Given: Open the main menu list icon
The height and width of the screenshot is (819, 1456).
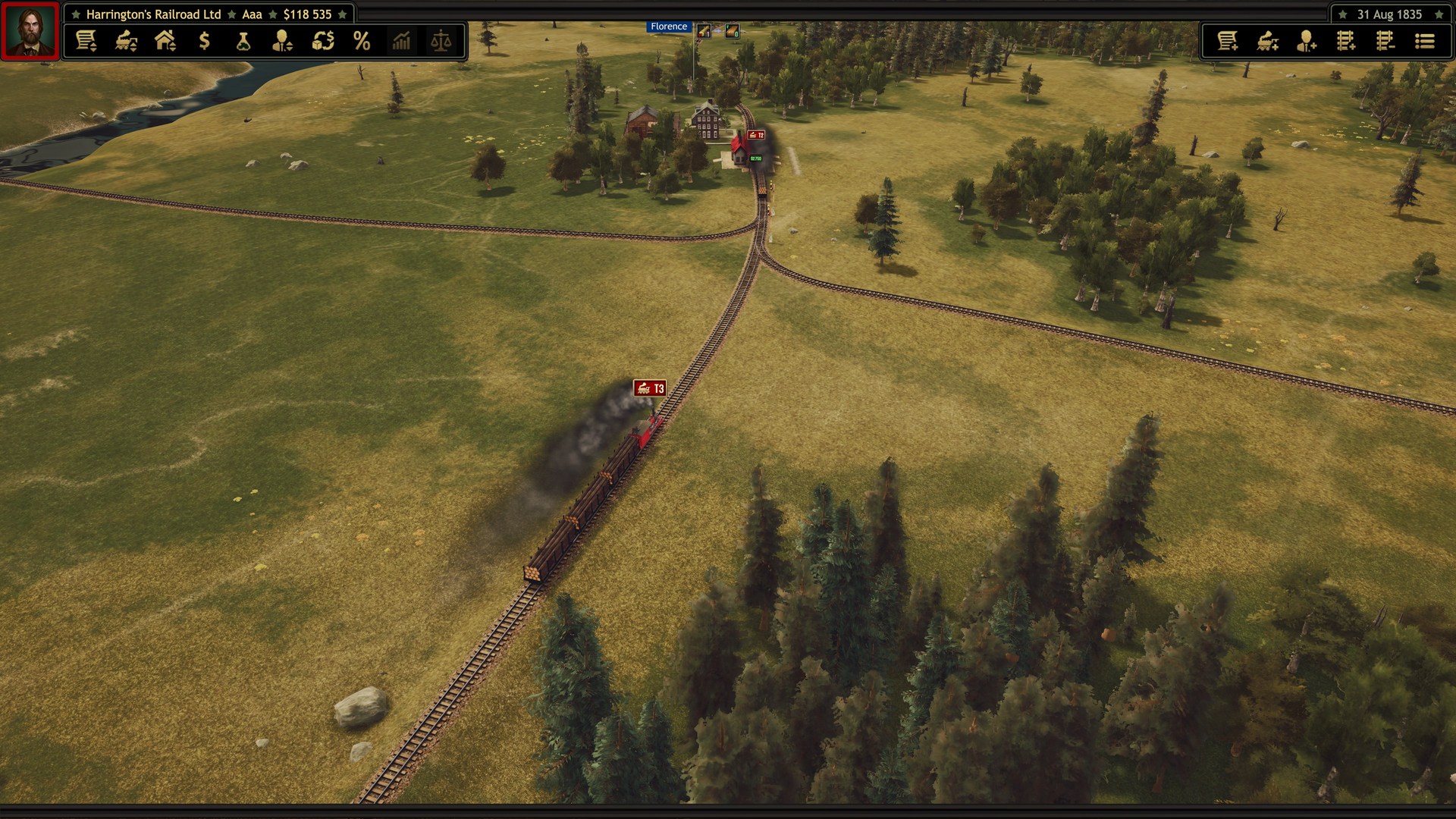Looking at the screenshot, I should click(x=1425, y=41).
